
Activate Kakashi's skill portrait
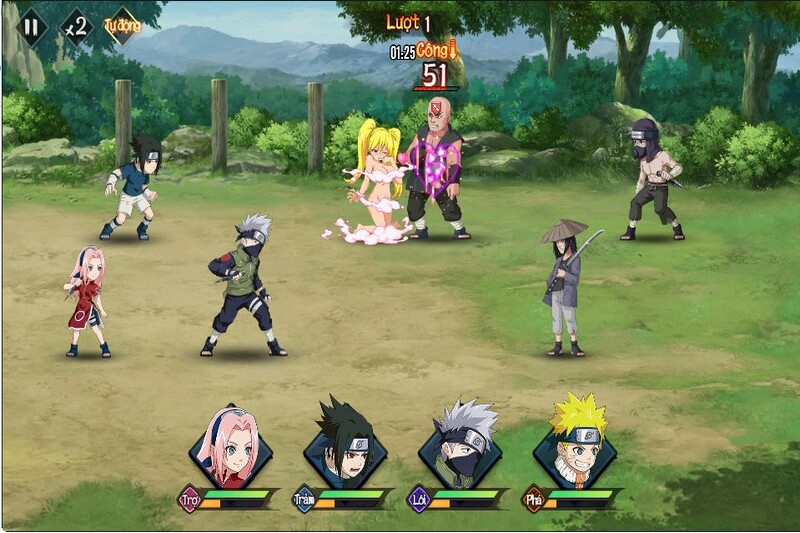coord(460,446)
